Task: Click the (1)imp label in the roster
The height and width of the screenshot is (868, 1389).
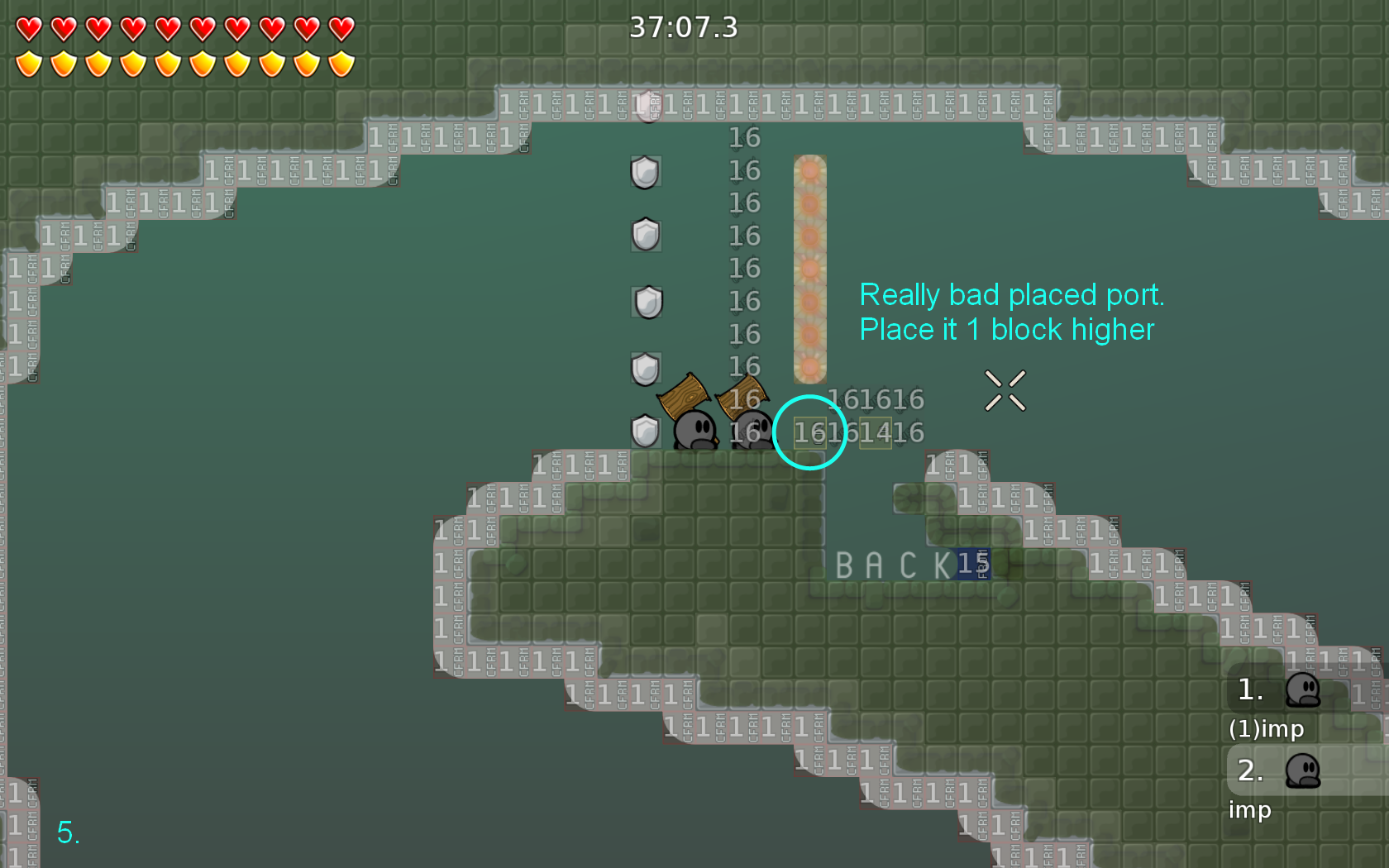Action: click(1267, 729)
